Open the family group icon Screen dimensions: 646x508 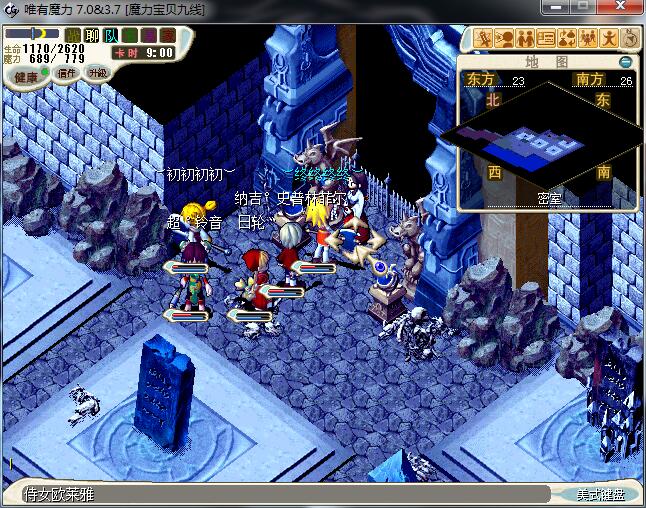(x=588, y=39)
